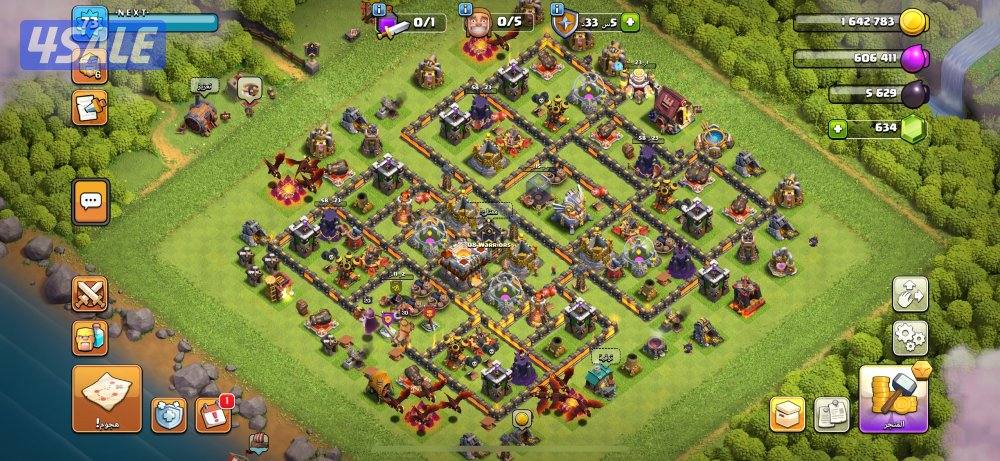Tap the green plus to buy gems
The width and height of the screenshot is (1000, 461).
(839, 128)
